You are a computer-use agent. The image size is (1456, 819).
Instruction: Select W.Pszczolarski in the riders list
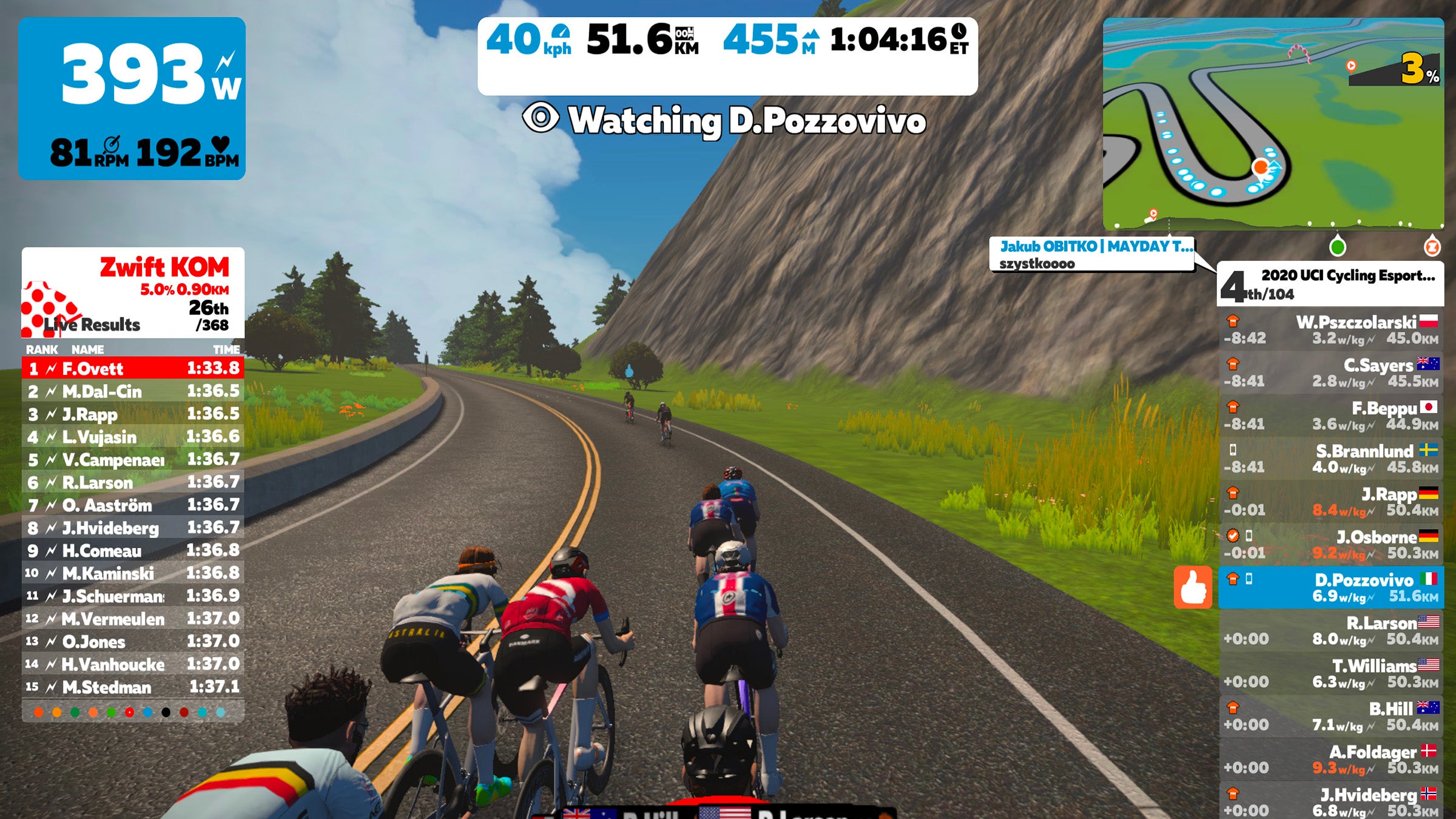tap(1331, 329)
